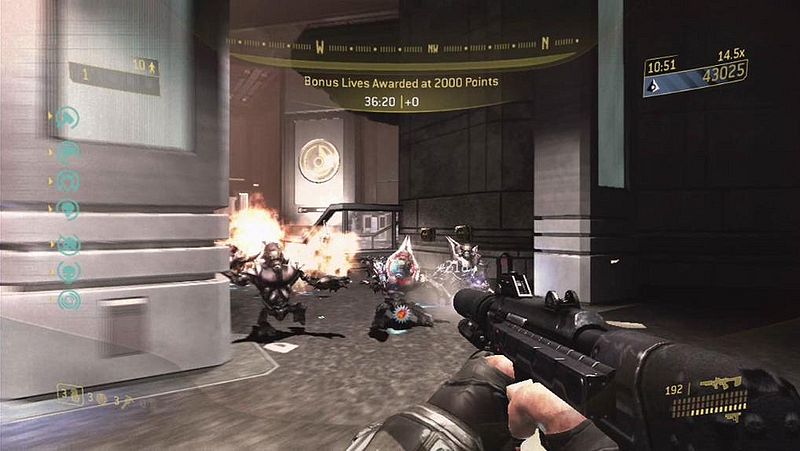Image resolution: width=800 pixels, height=451 pixels.
Task: Click the lives remaining soldier icon
Action: 151,68
